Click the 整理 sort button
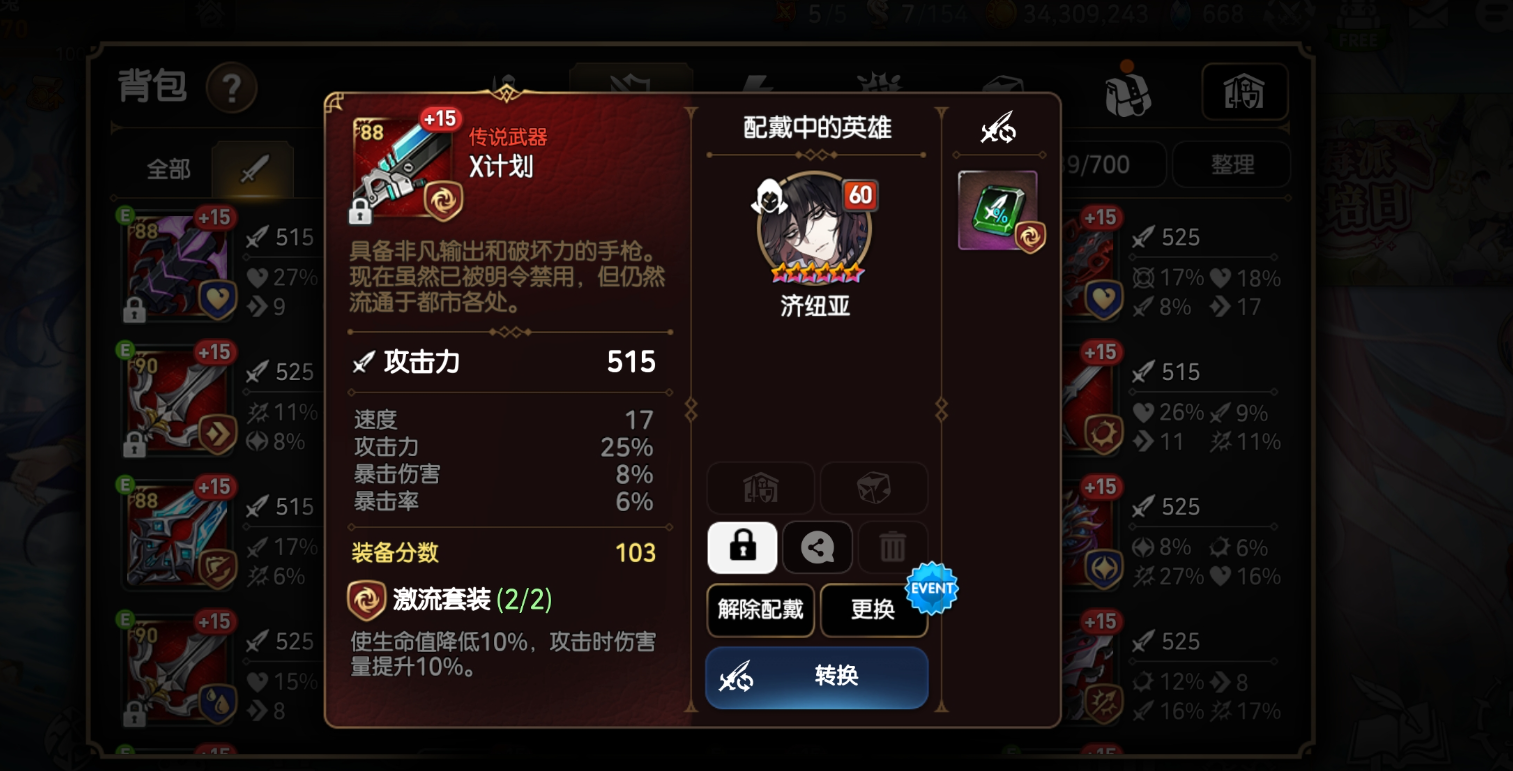This screenshot has height=771, width=1513. point(1231,164)
